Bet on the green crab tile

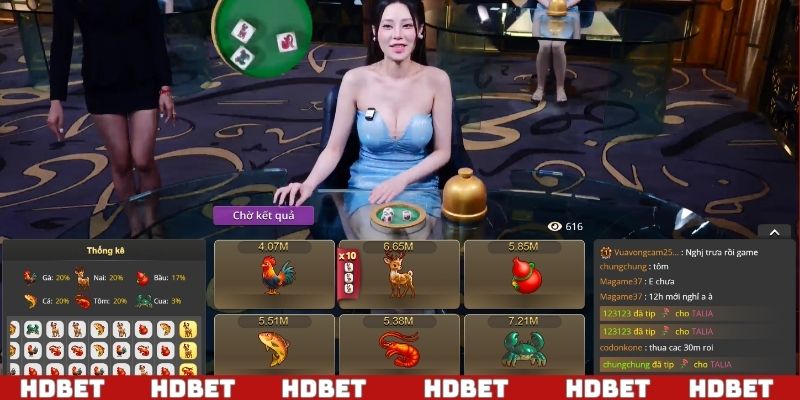[523, 346]
